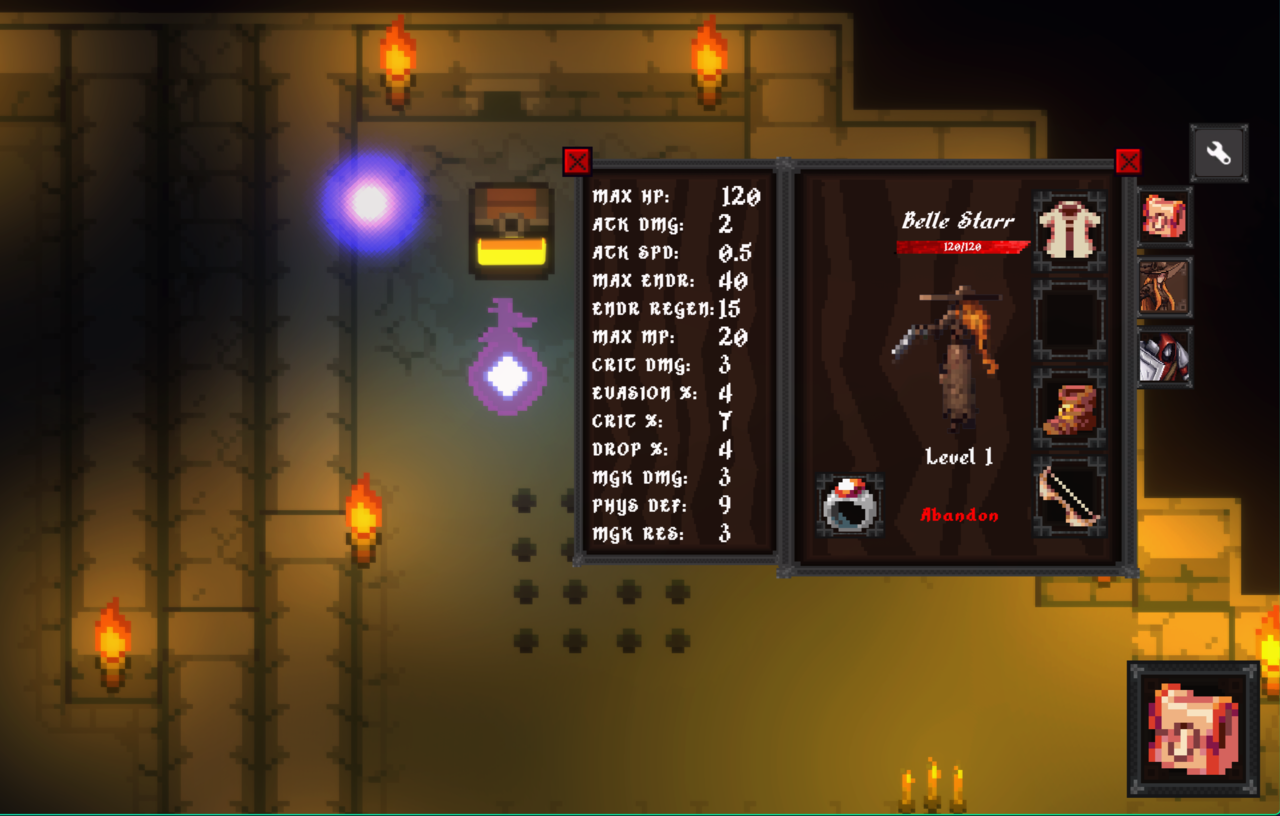1280x816 pixels.
Task: Close the stats panel
Action: 577,162
